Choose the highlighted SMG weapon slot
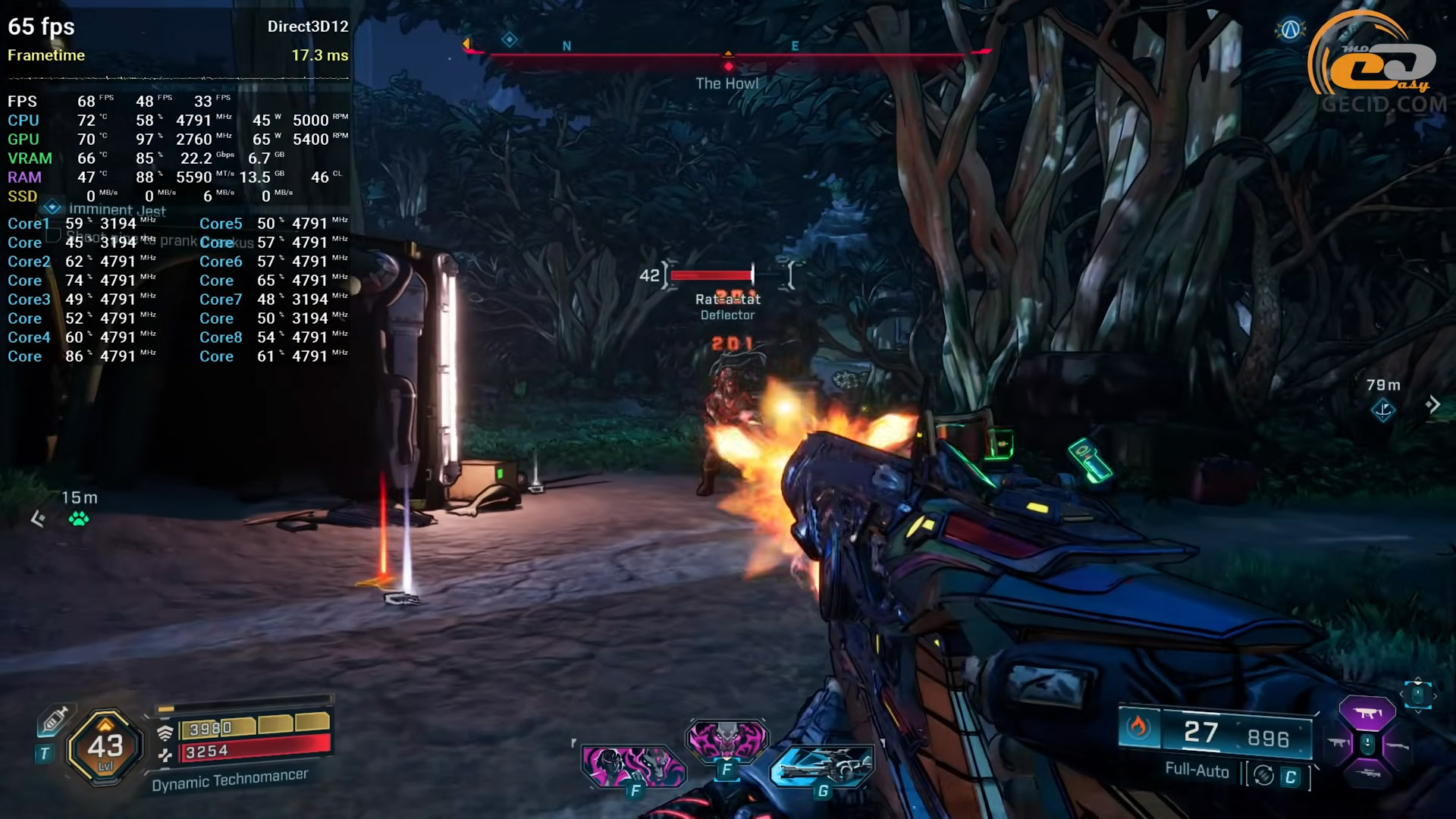 pos(1367,713)
